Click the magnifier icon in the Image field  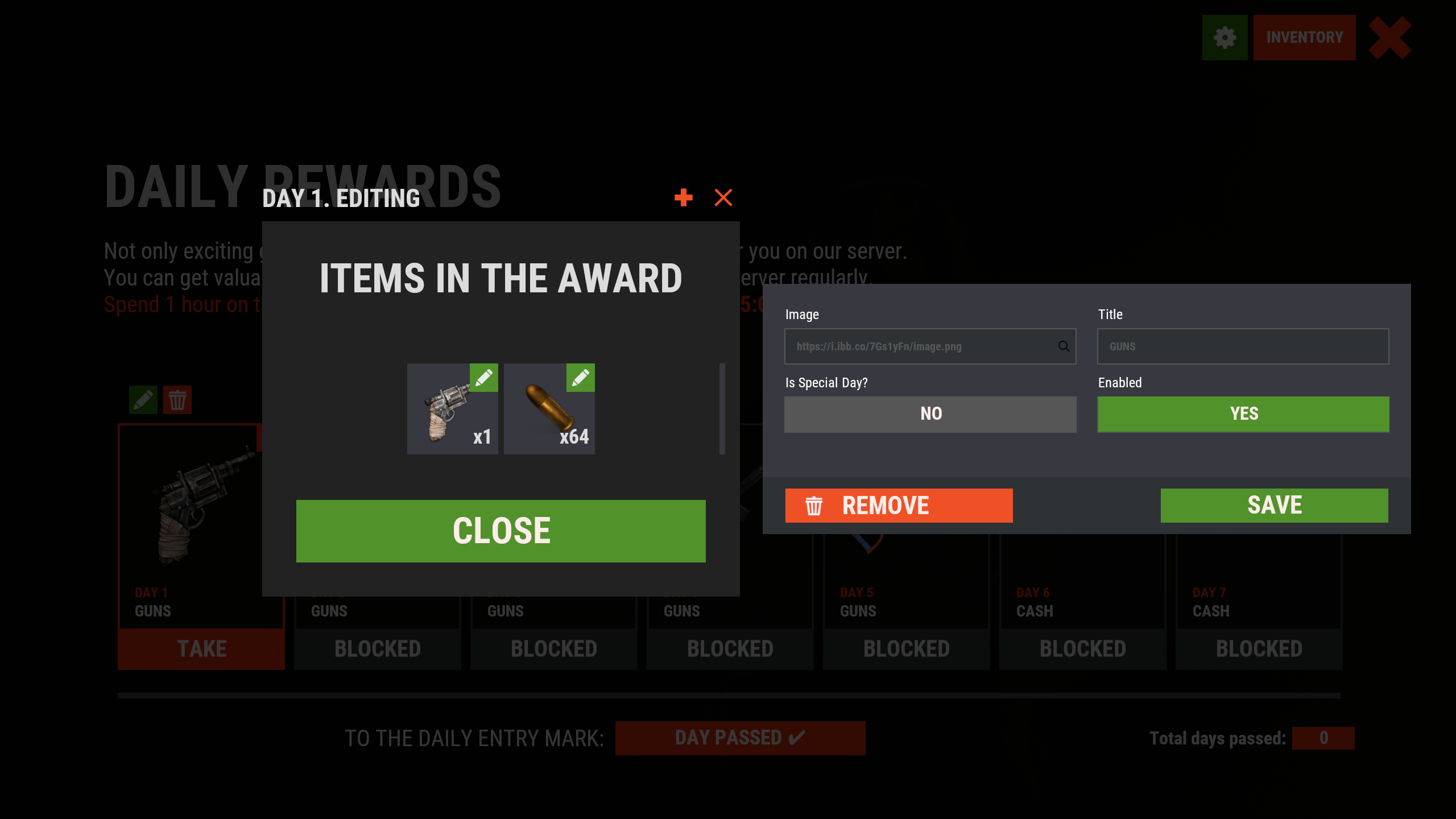[x=1064, y=346]
